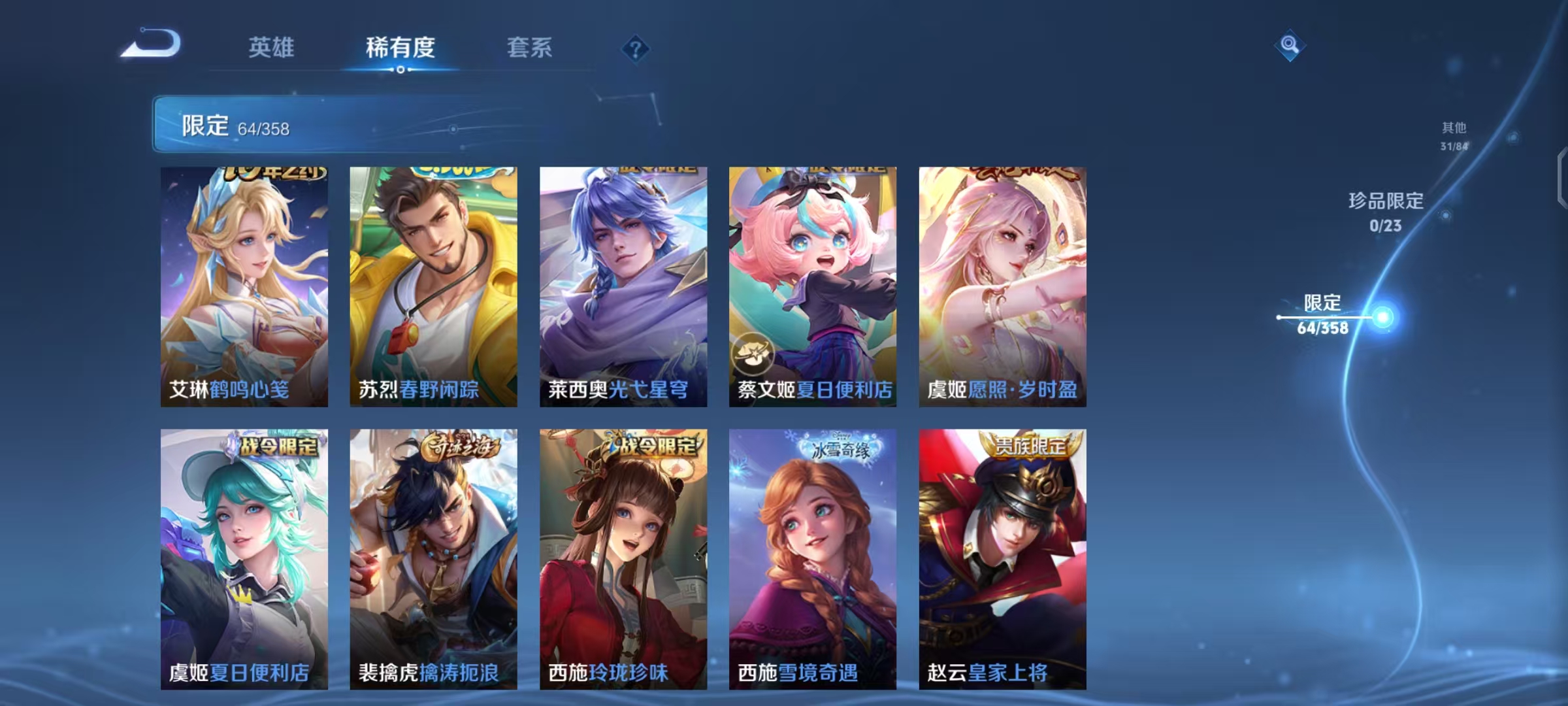
Task: View the 苏烈春野闲踪 skin
Action: pyautogui.click(x=434, y=284)
